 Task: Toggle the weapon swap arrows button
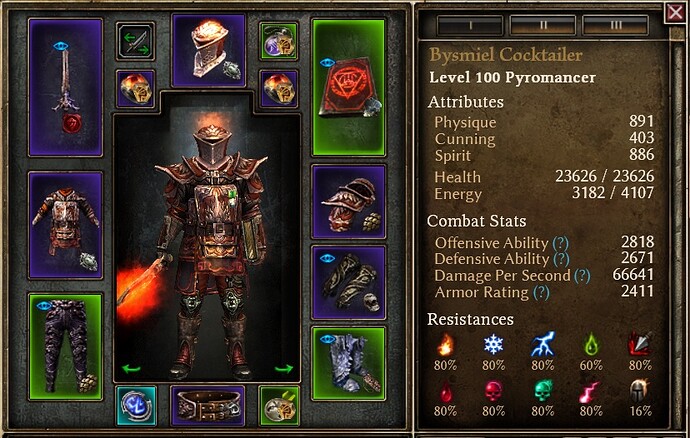tap(135, 42)
